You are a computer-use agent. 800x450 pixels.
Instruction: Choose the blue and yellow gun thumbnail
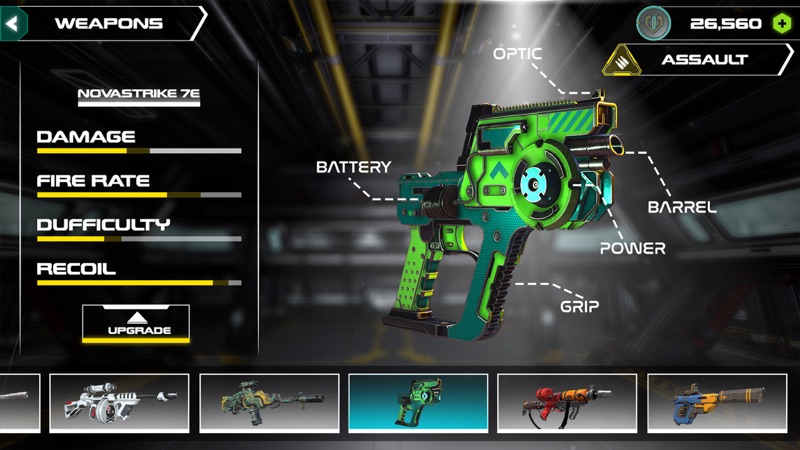[x=717, y=403]
